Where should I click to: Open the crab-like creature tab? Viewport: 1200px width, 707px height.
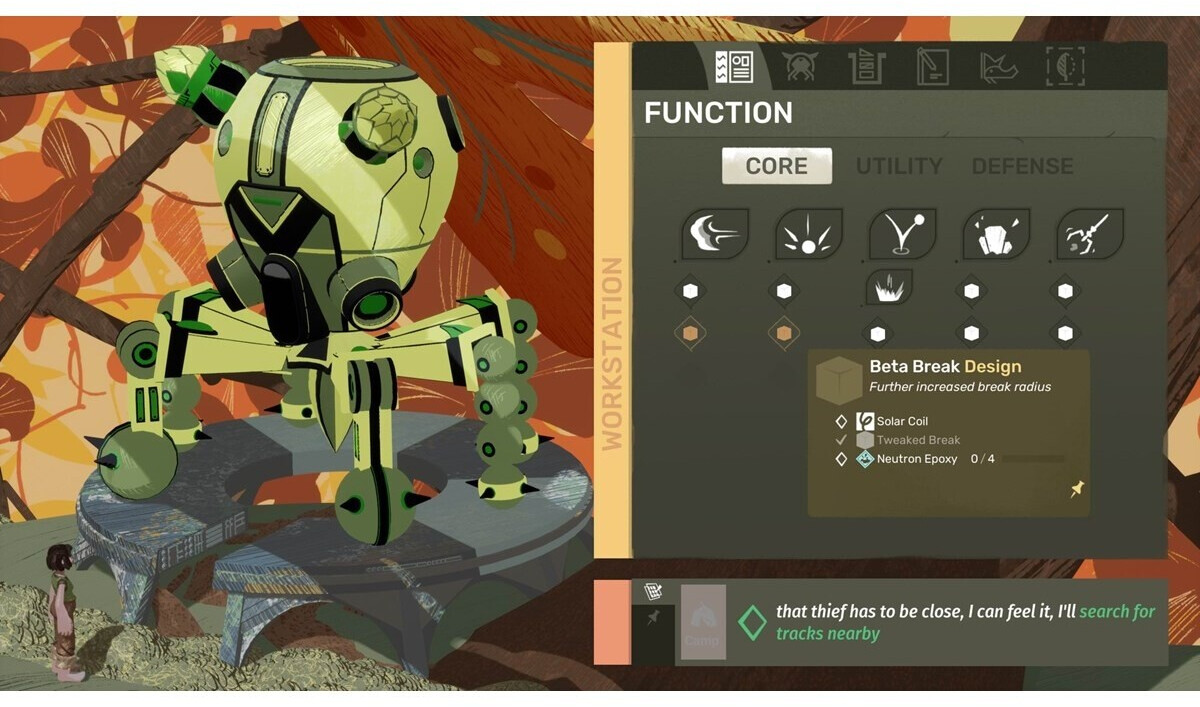(x=800, y=67)
